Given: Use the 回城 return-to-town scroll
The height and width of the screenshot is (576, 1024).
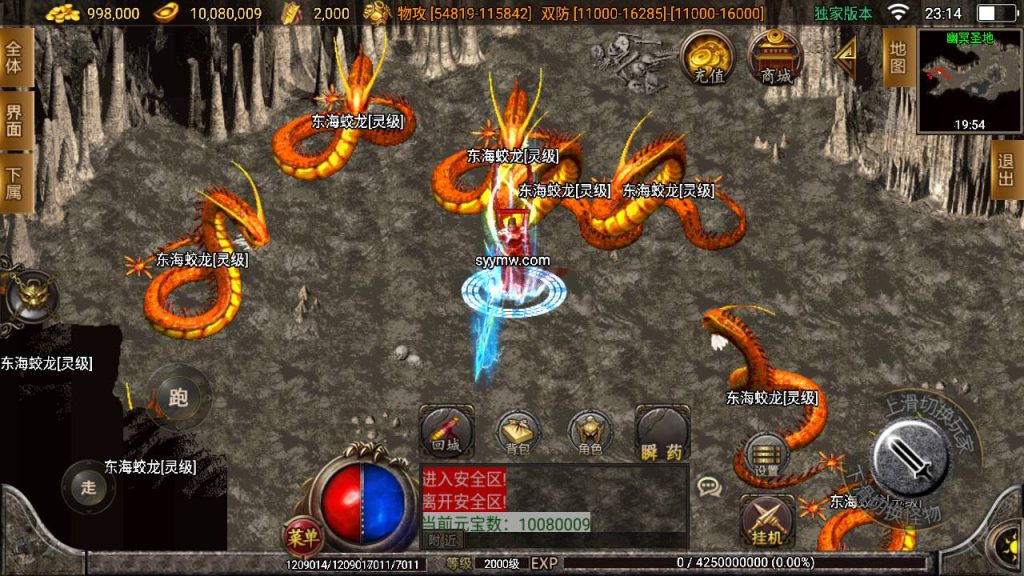Looking at the screenshot, I should tap(446, 432).
